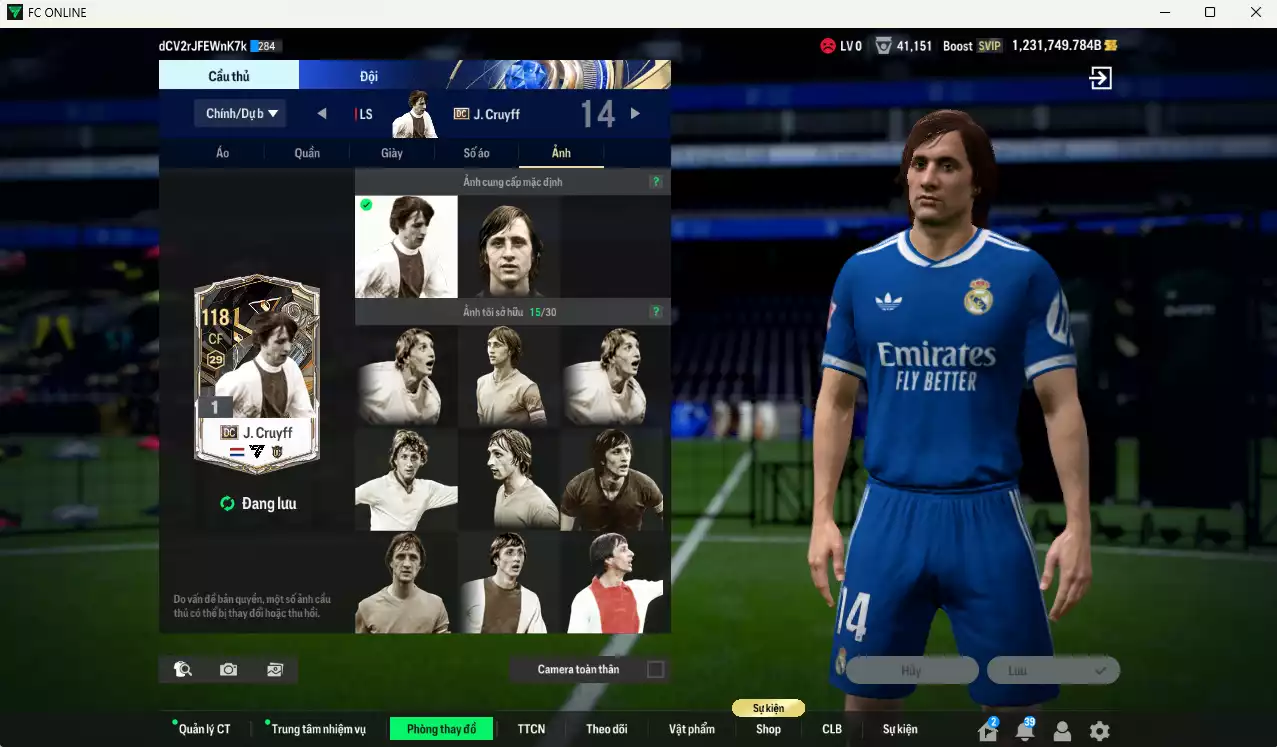Open the gear settings icon

coord(1099,731)
